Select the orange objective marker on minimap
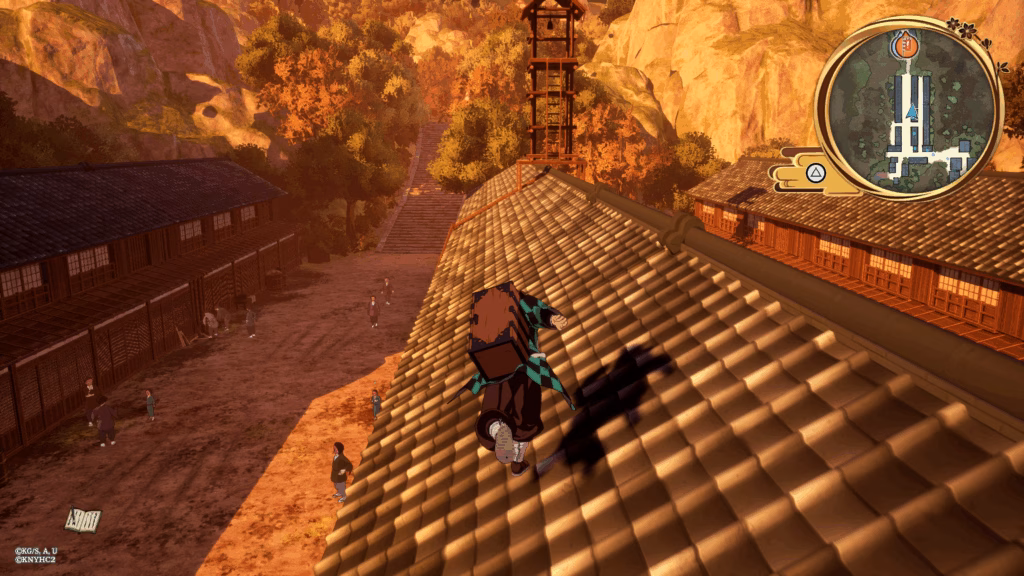 click(904, 43)
